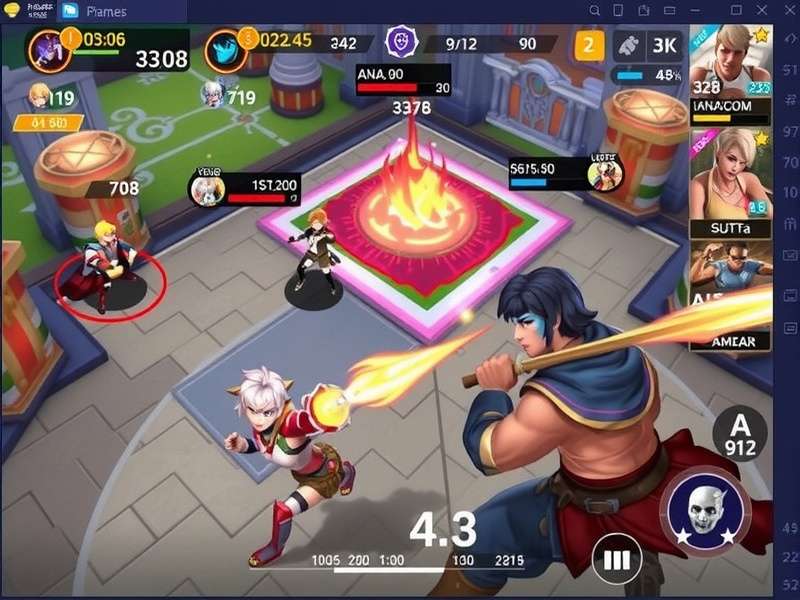
Task: Open the Piames tab in the emulator
Action: 100,11
